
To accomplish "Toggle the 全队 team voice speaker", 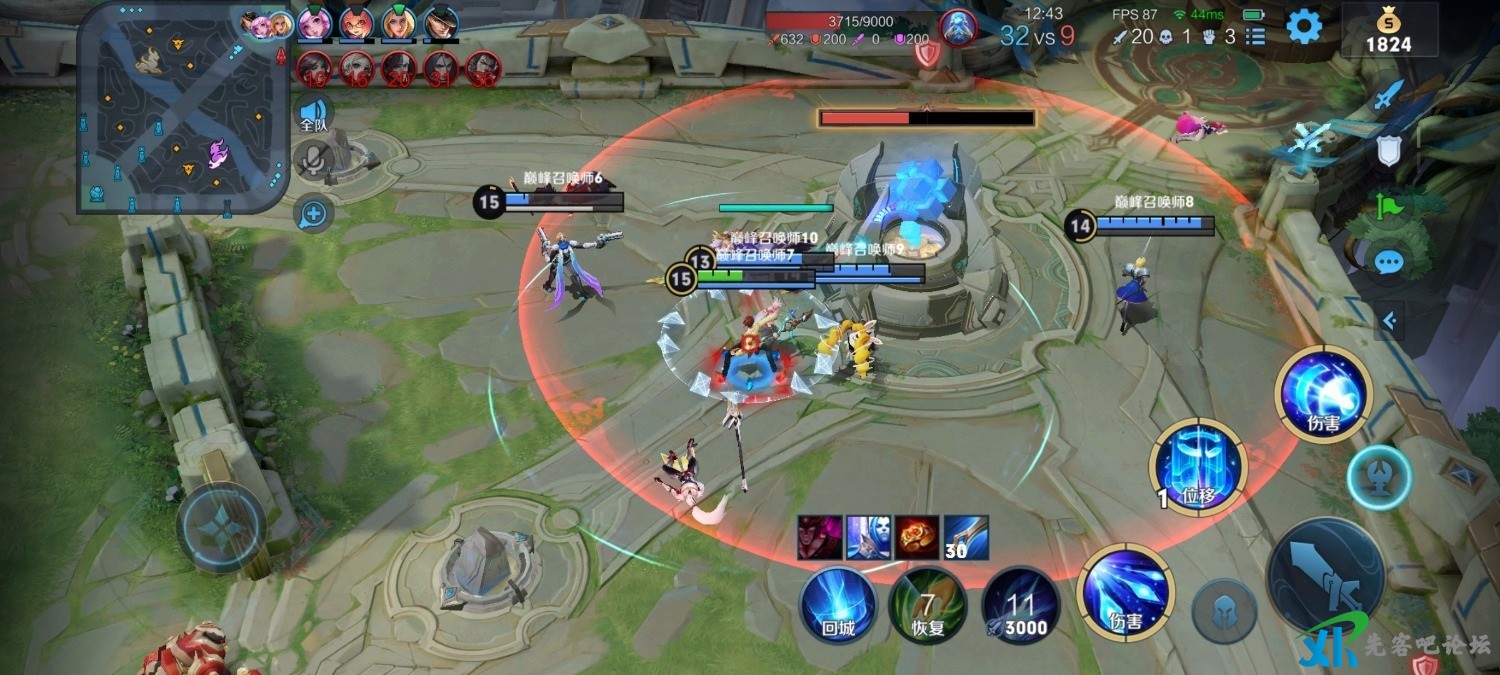I will (x=314, y=113).
